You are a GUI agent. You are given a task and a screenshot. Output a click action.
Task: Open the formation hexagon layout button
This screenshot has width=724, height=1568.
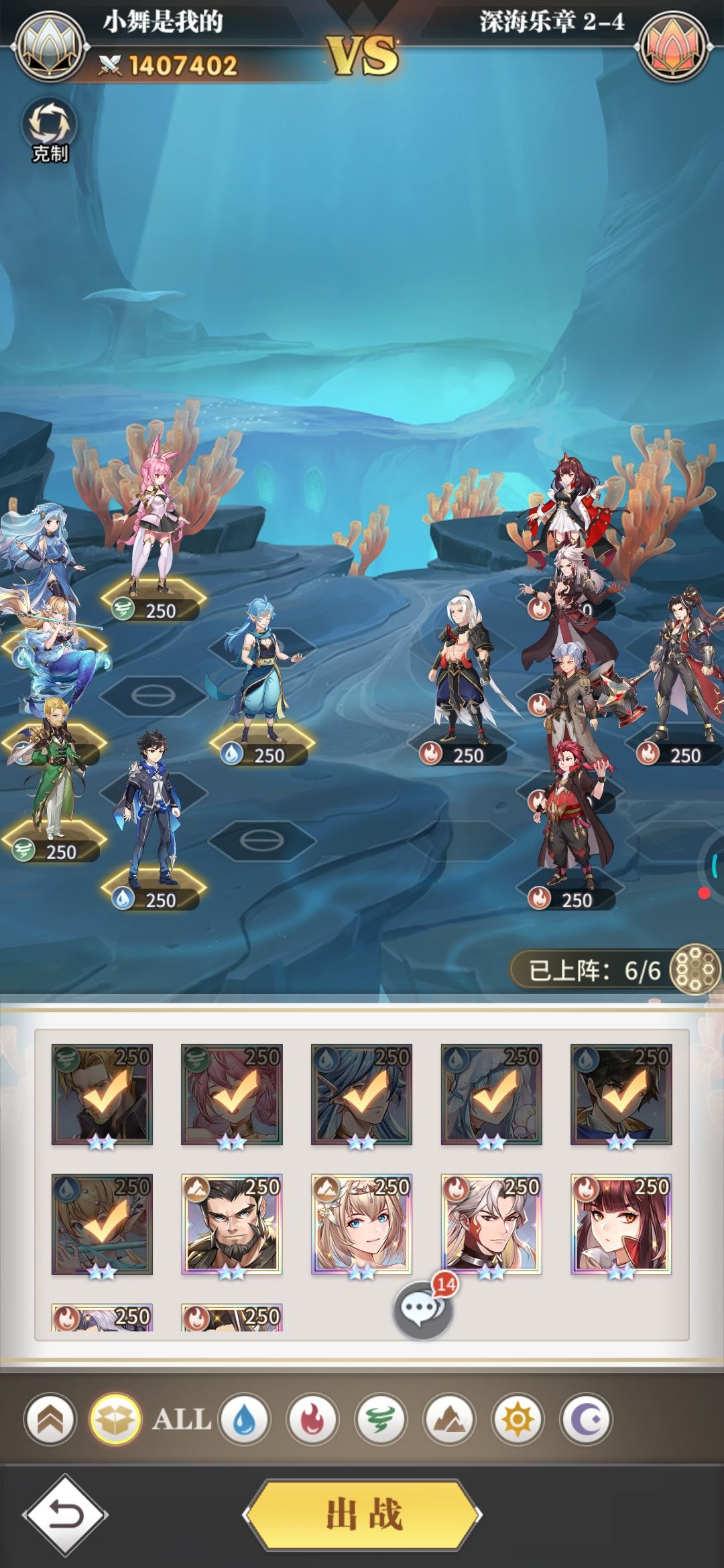[695, 969]
